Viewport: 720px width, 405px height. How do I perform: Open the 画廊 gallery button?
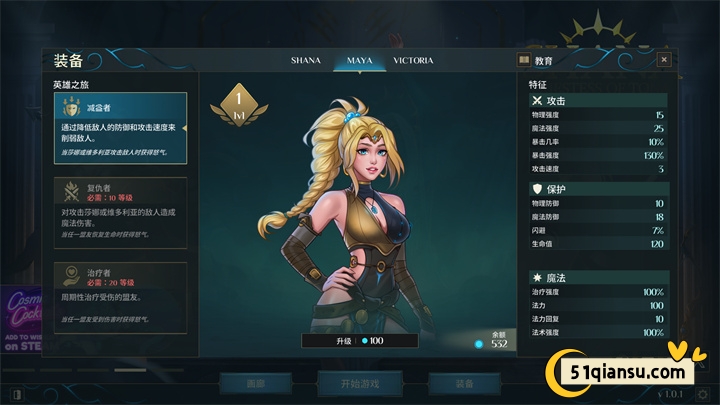click(256, 383)
